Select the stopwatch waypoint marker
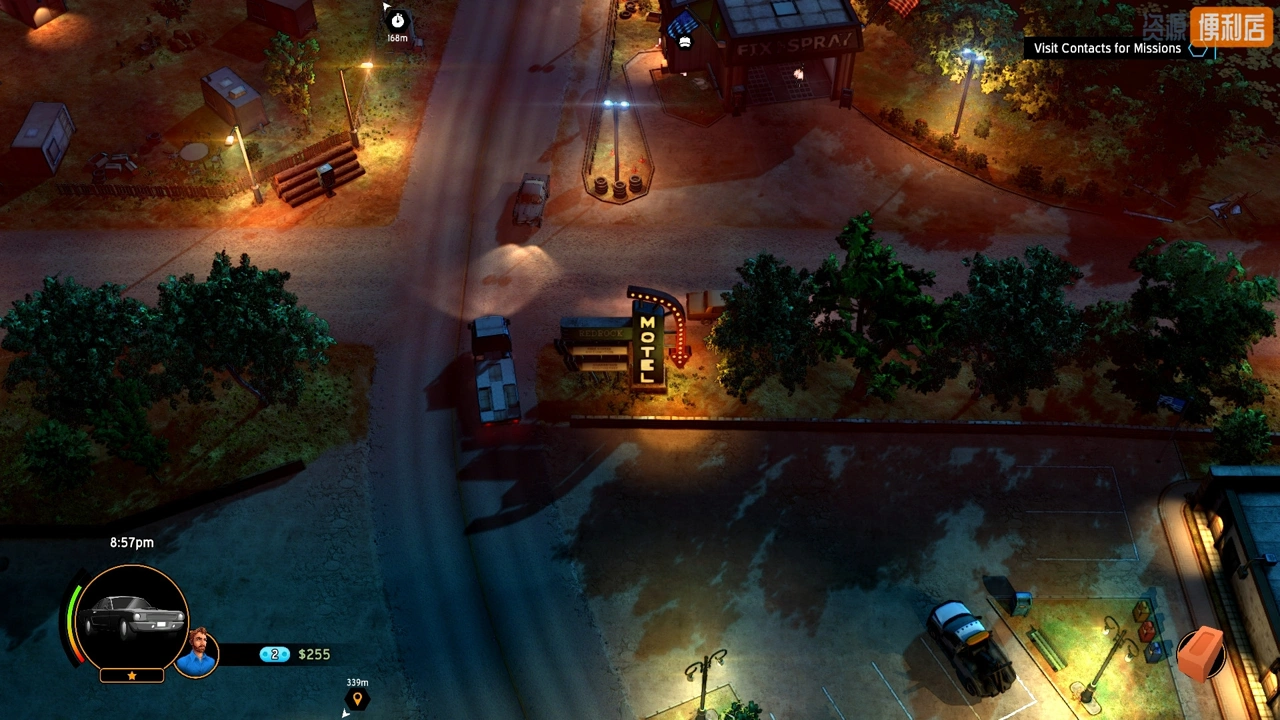The height and width of the screenshot is (720, 1280). (x=398, y=20)
